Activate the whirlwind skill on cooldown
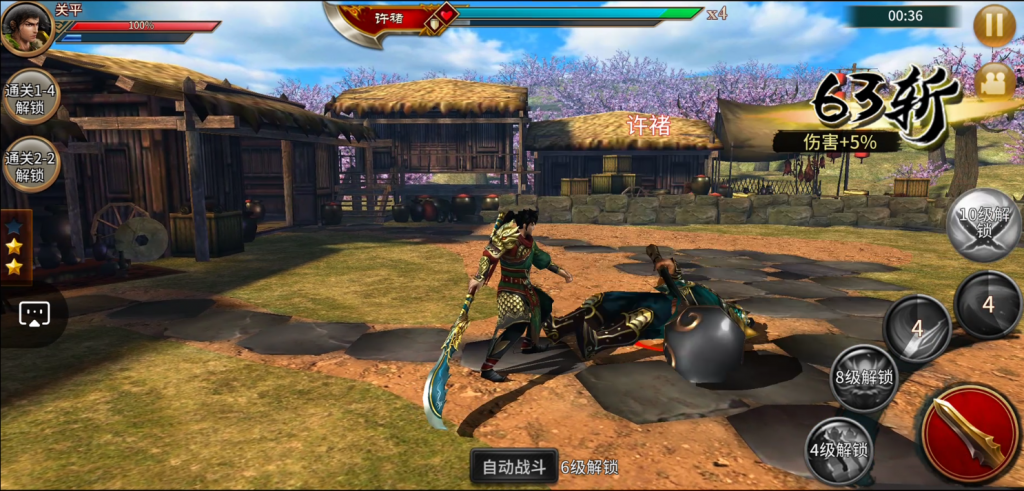Viewport: 1024px width, 491px height. click(987, 304)
